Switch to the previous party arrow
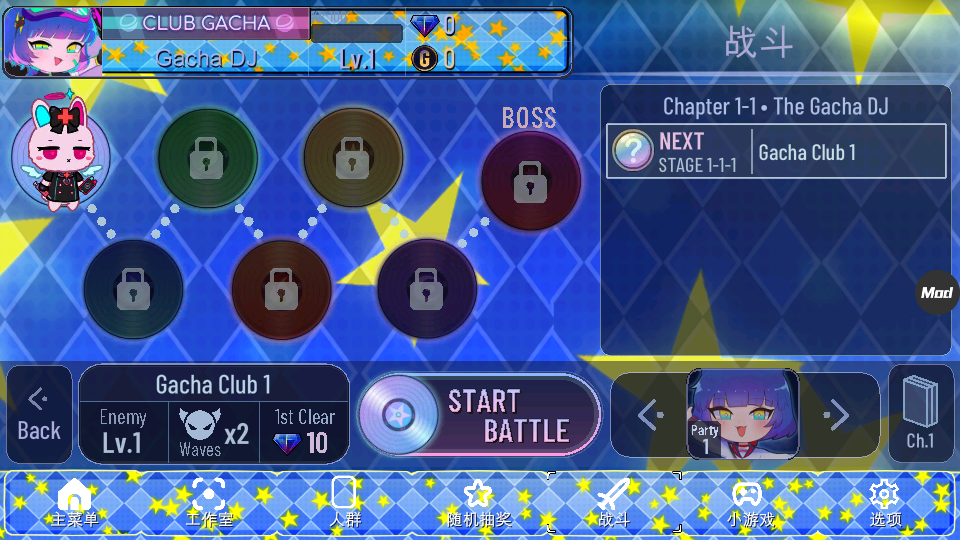The image size is (960, 540). click(649, 414)
